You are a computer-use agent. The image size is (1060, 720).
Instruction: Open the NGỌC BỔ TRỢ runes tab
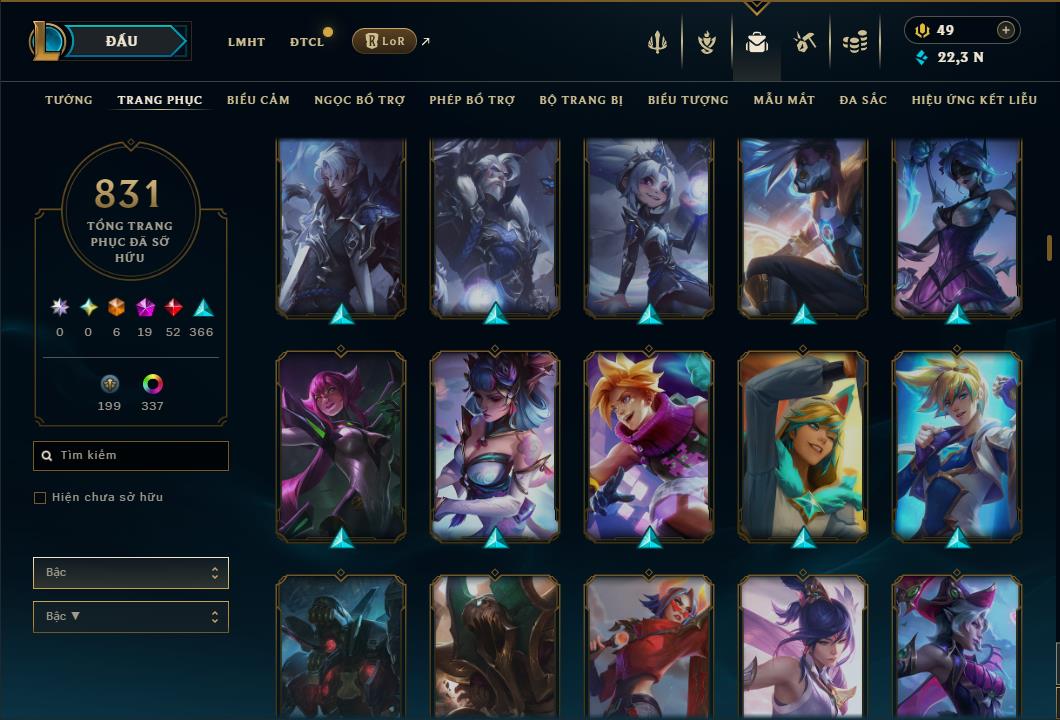pos(359,100)
